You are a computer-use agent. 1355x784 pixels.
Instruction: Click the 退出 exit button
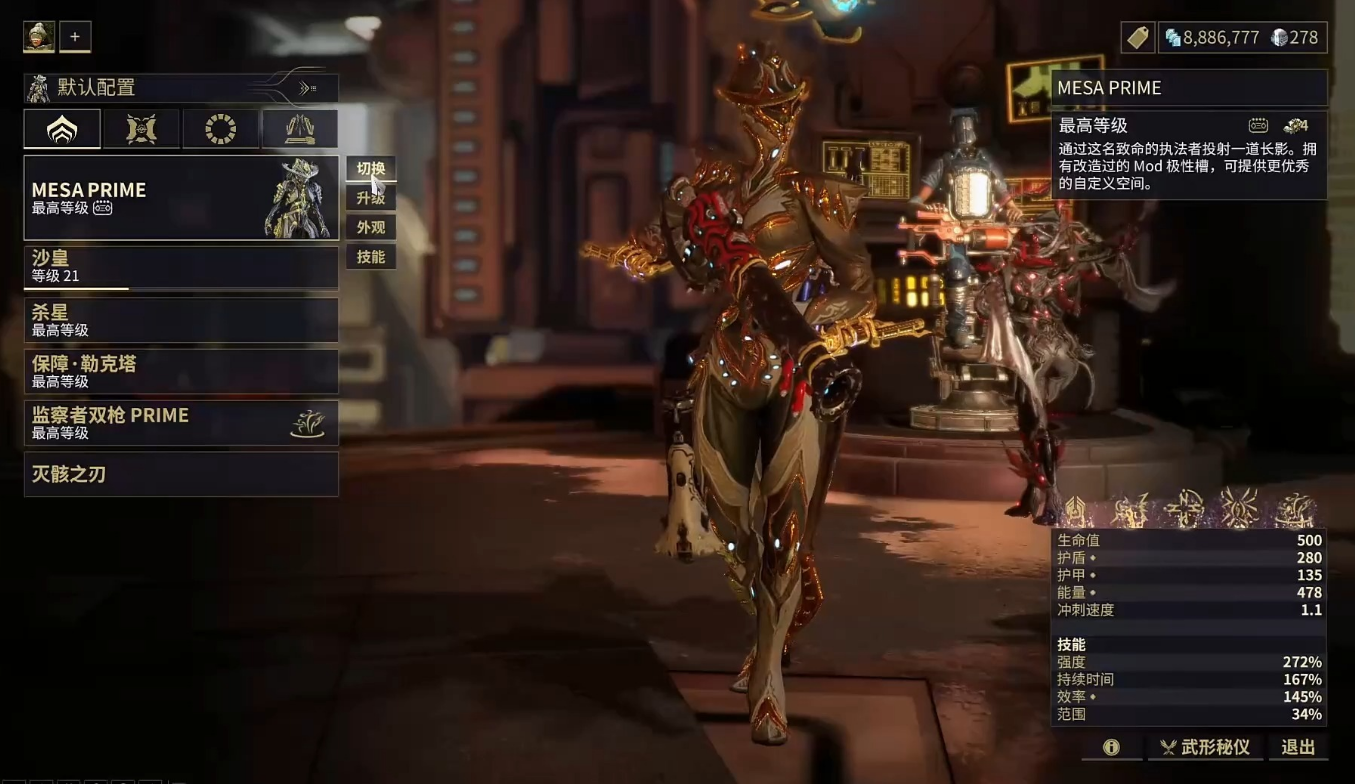[1298, 747]
